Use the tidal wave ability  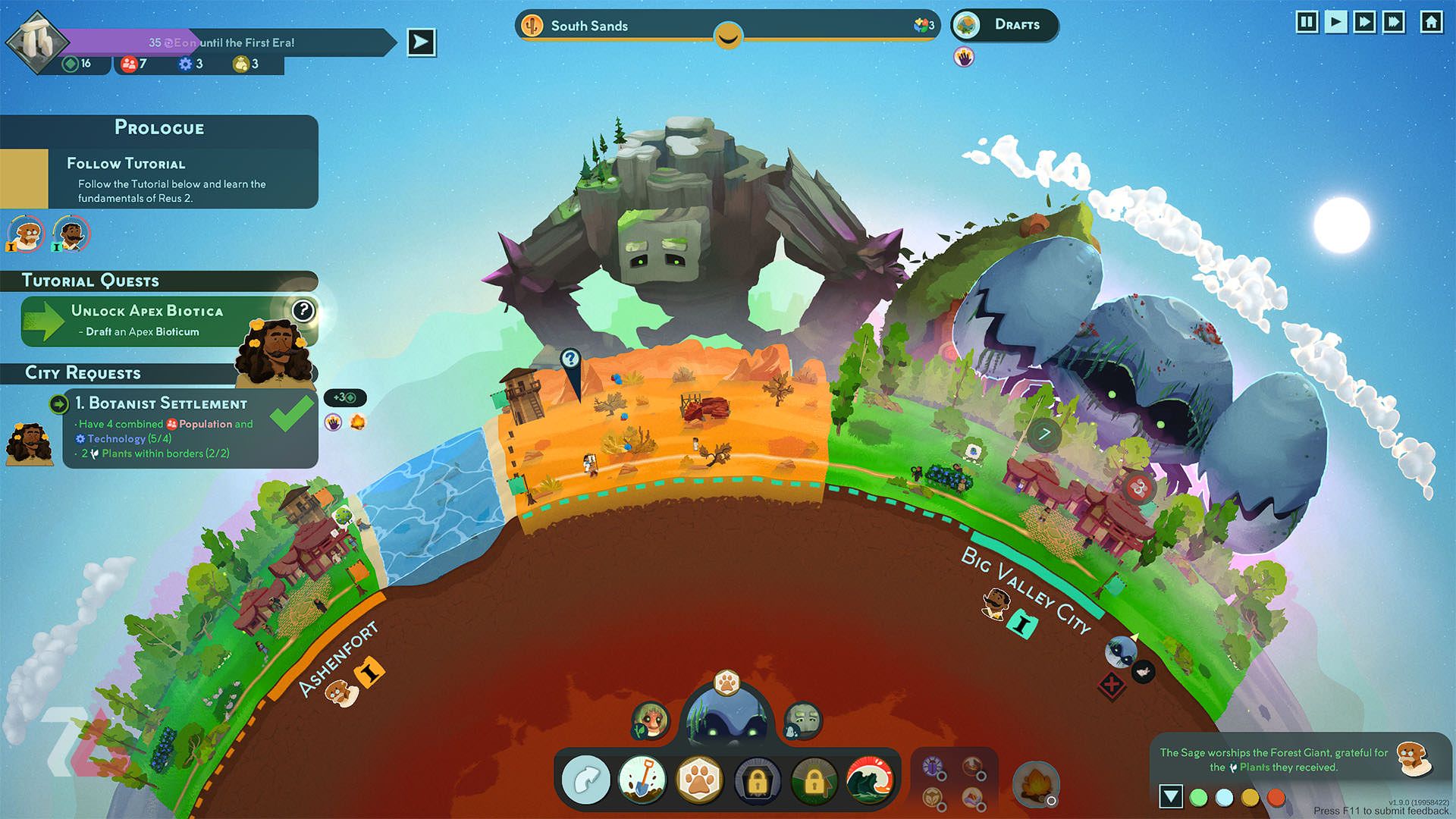tap(870, 780)
